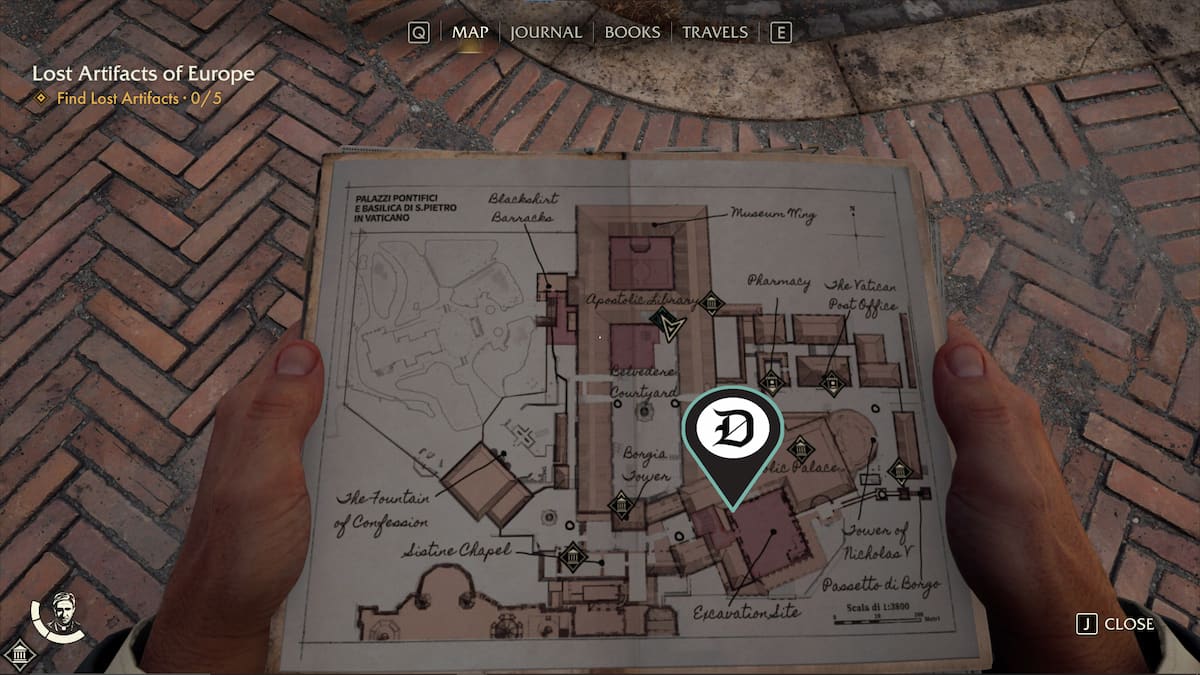Click the player arrow marker on map
The height and width of the screenshot is (675, 1200).
[x=664, y=323]
